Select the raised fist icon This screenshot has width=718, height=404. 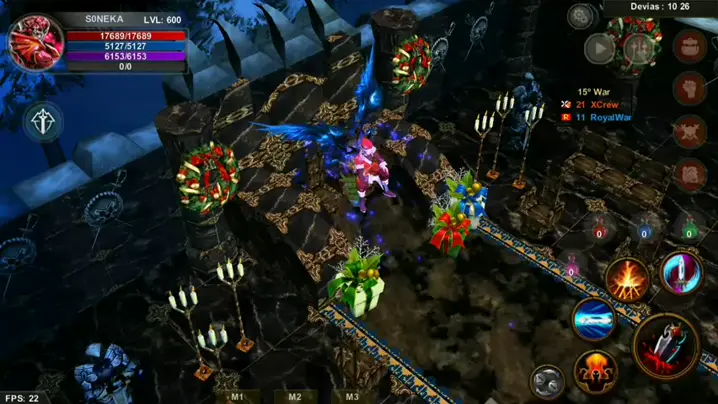(x=689, y=88)
